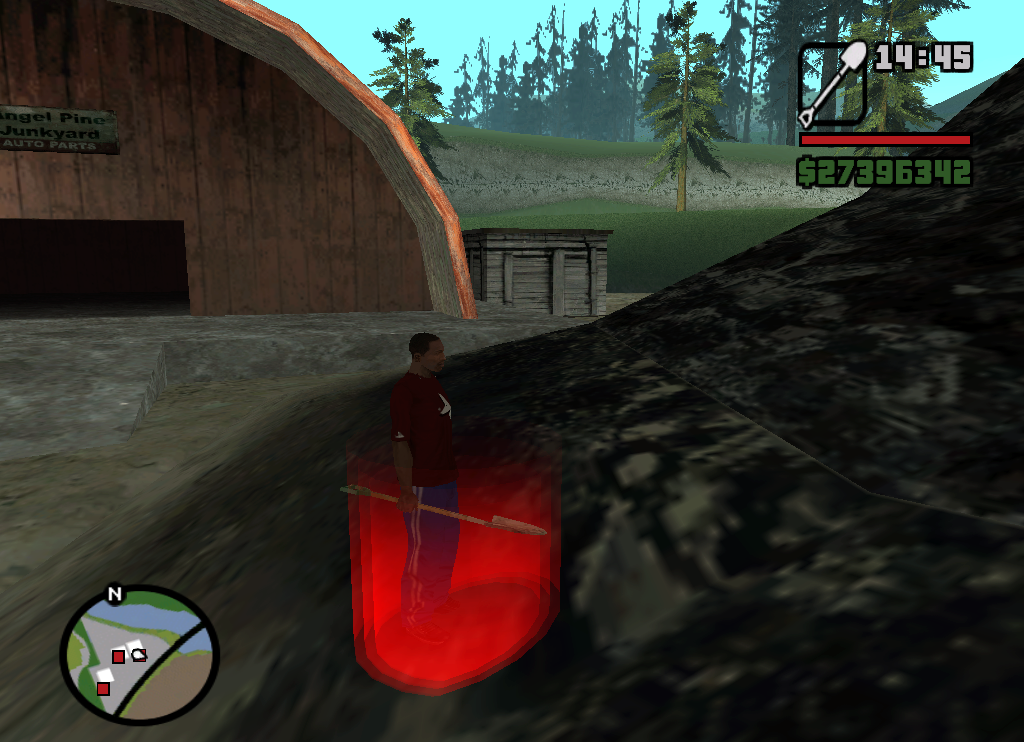Open the circular radar minimap
The width and height of the screenshot is (1024, 742).
pos(139,655)
